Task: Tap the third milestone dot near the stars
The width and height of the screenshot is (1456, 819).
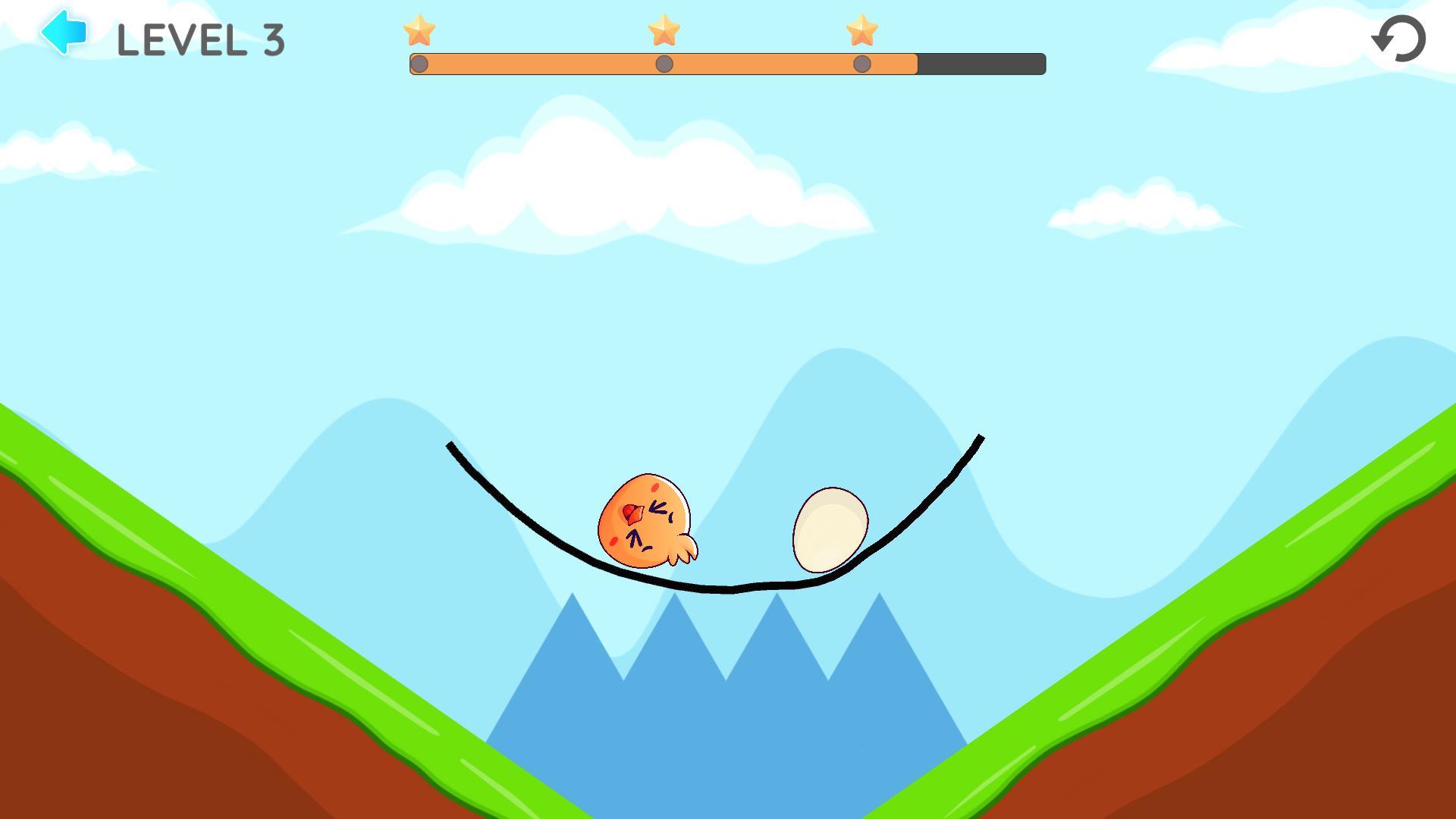Action: (x=861, y=64)
